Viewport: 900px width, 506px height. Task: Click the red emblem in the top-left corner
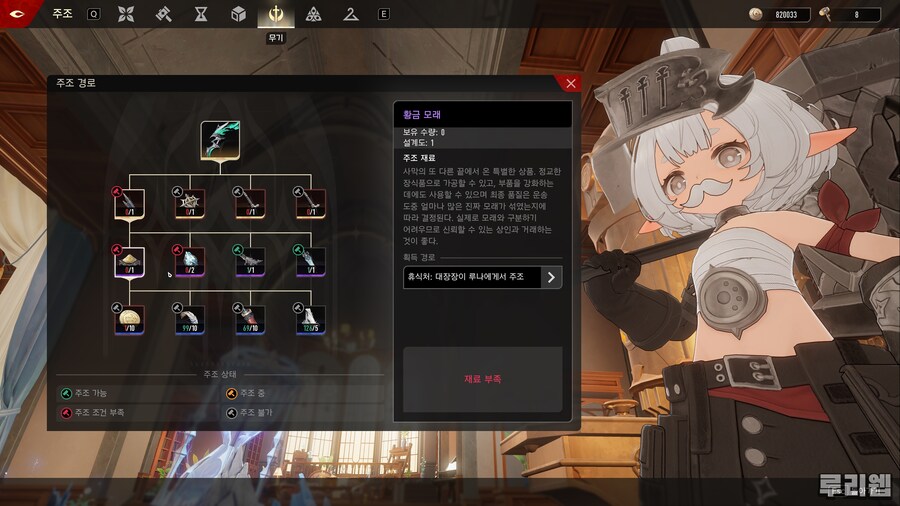tap(24, 14)
